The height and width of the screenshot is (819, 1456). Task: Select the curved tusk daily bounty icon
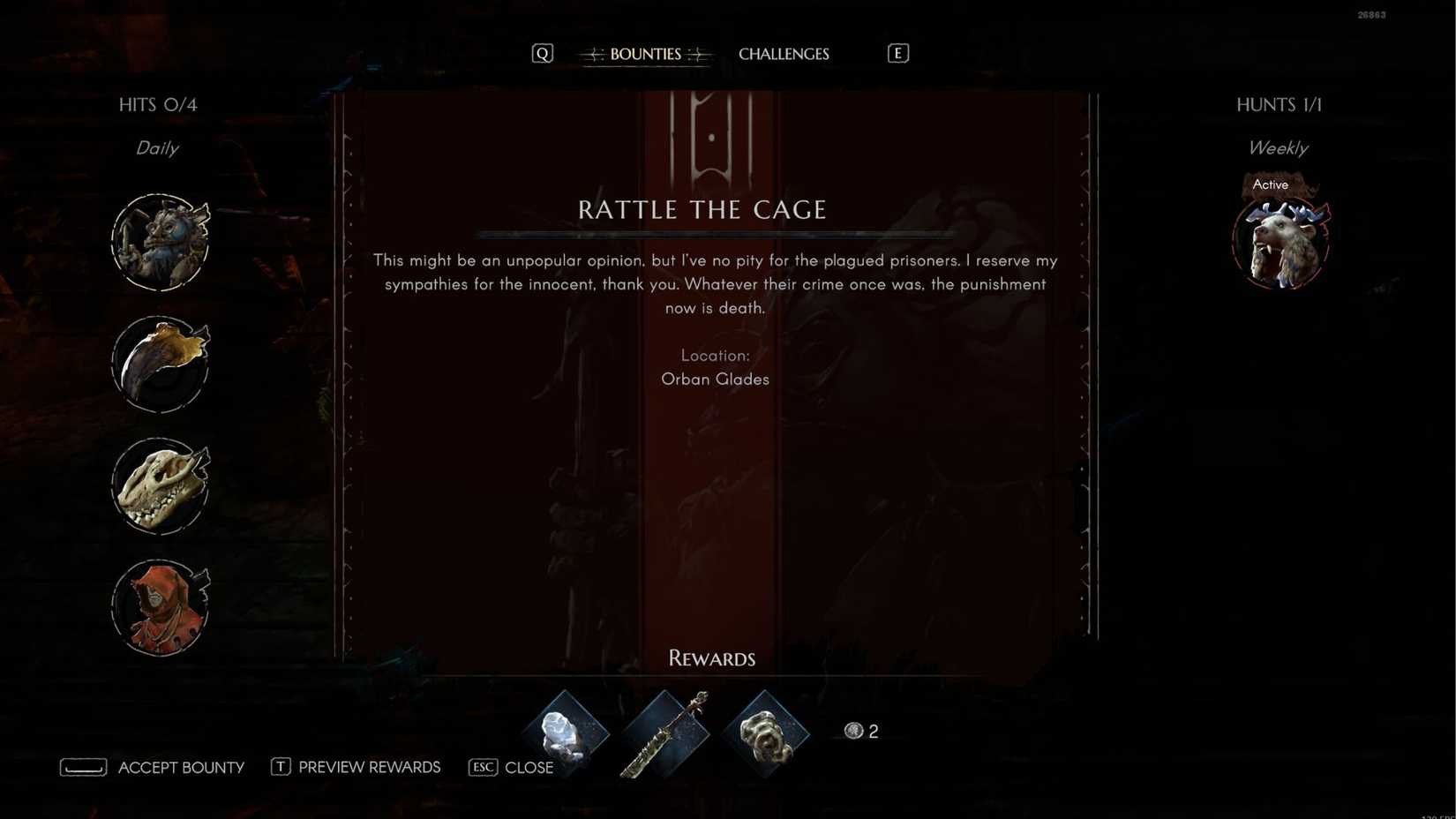(161, 364)
